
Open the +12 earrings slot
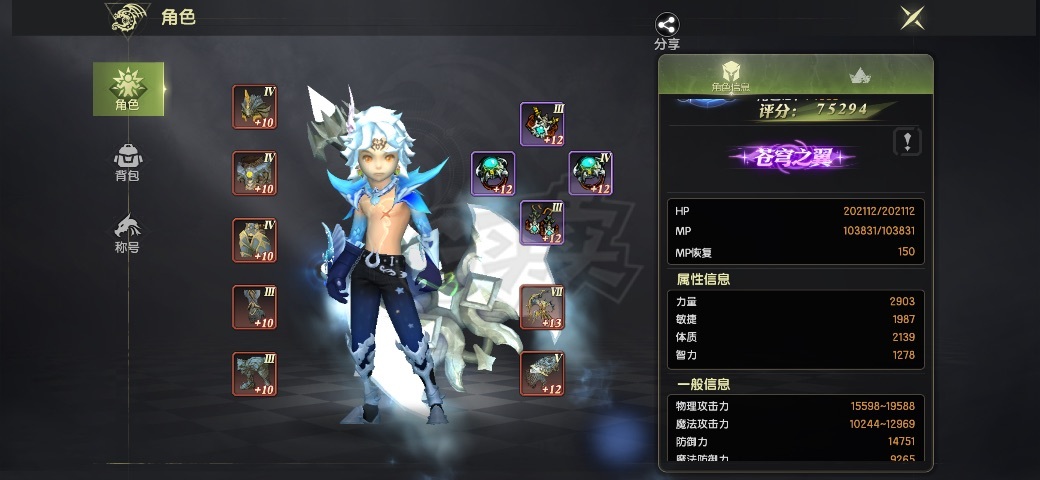coord(542,222)
